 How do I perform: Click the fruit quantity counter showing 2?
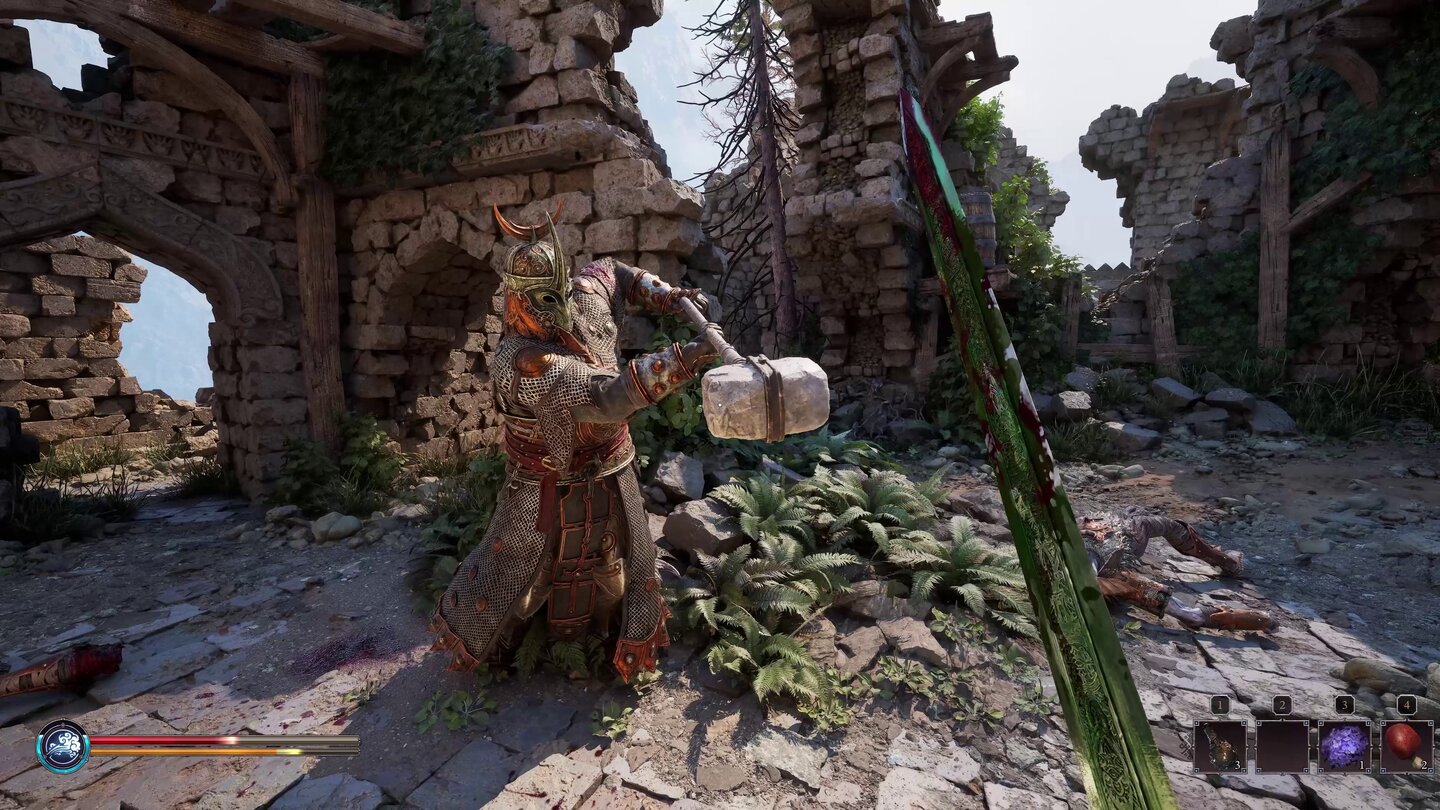click(x=1424, y=764)
